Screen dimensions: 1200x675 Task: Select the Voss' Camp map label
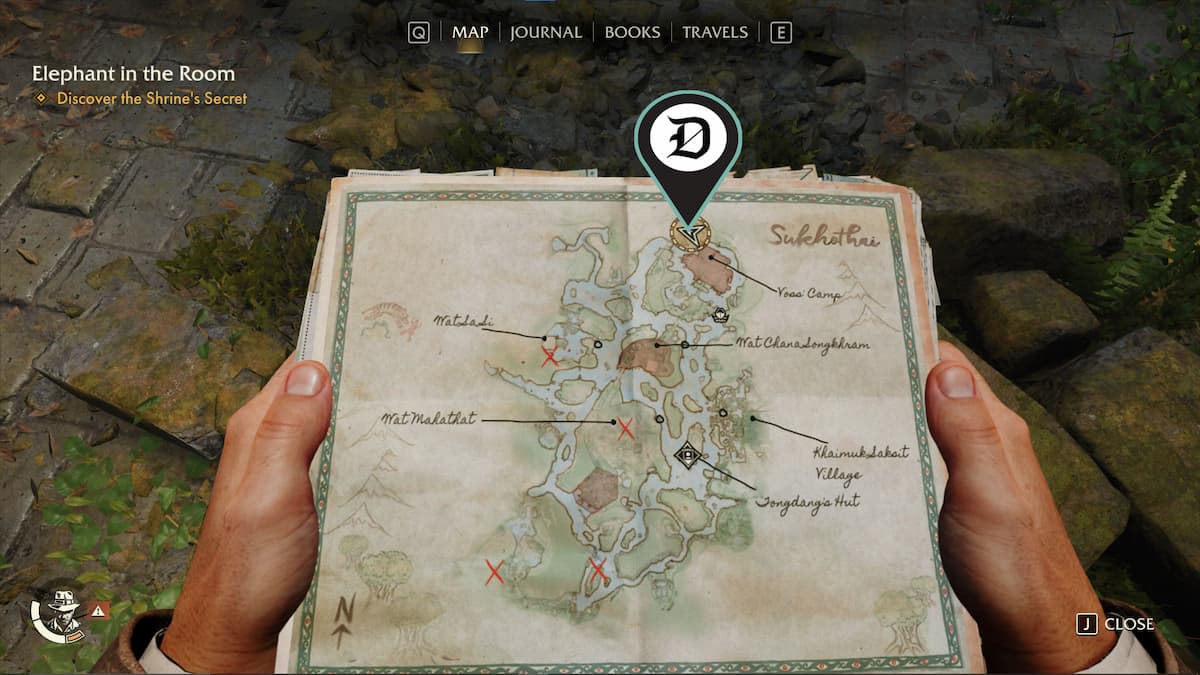[x=809, y=294]
